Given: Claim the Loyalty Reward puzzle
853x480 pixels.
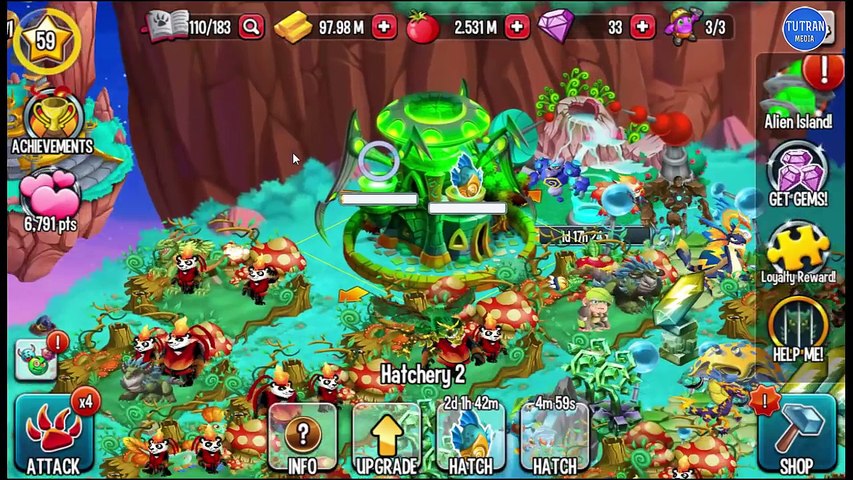Looking at the screenshot, I should (797, 253).
